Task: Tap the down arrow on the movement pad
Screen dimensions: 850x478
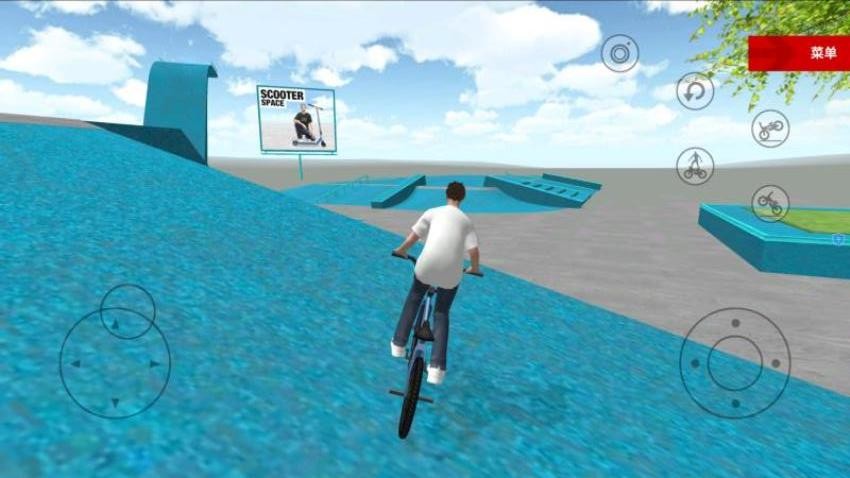Action: [114, 403]
